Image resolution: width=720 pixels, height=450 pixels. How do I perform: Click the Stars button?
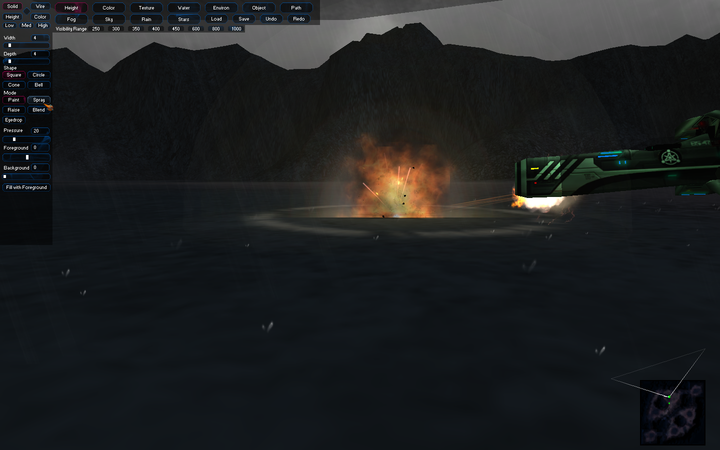click(x=183, y=19)
